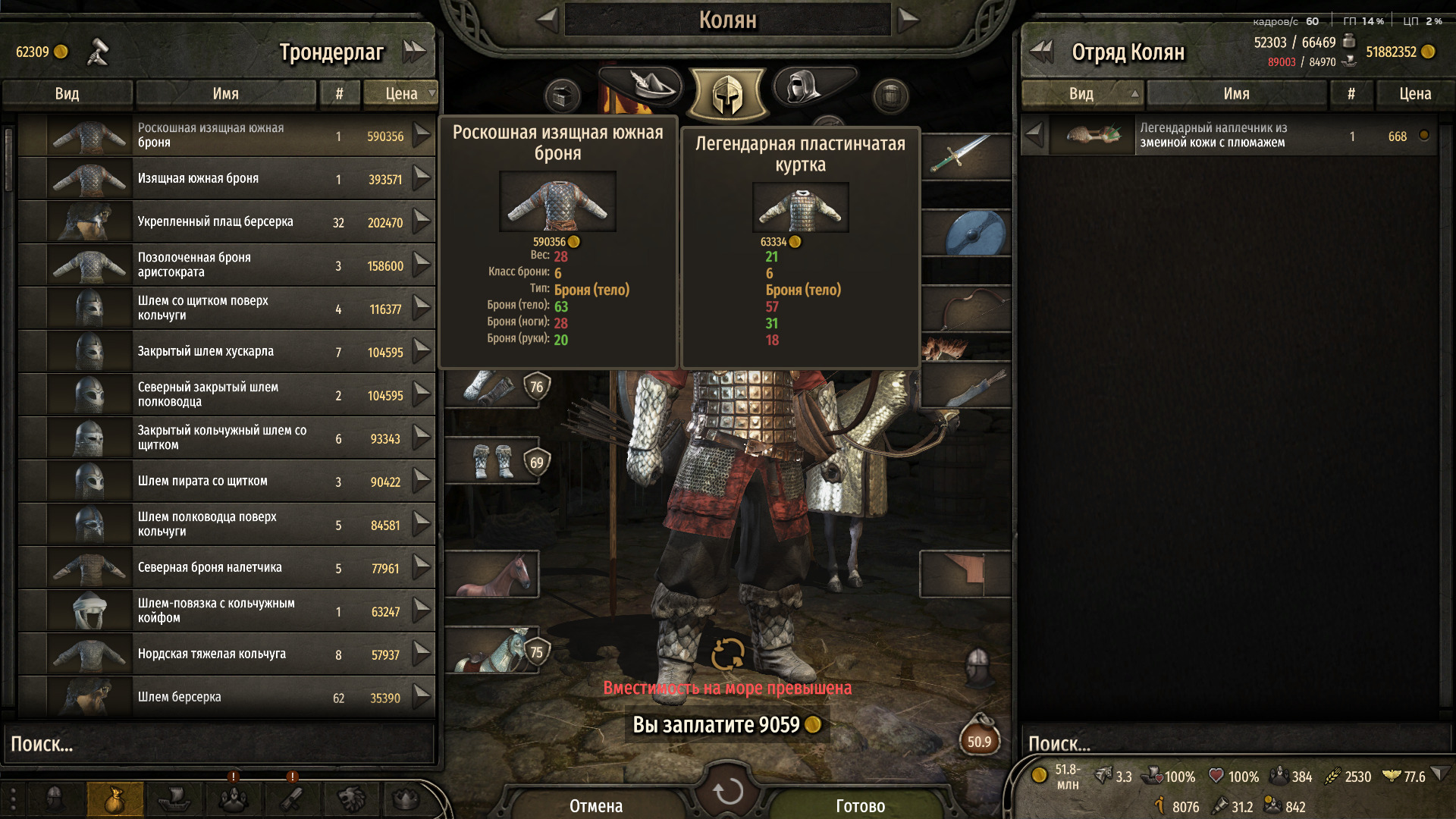Sort party inventory by Вид
Viewport: 1456px width, 819px height.
[1081, 93]
